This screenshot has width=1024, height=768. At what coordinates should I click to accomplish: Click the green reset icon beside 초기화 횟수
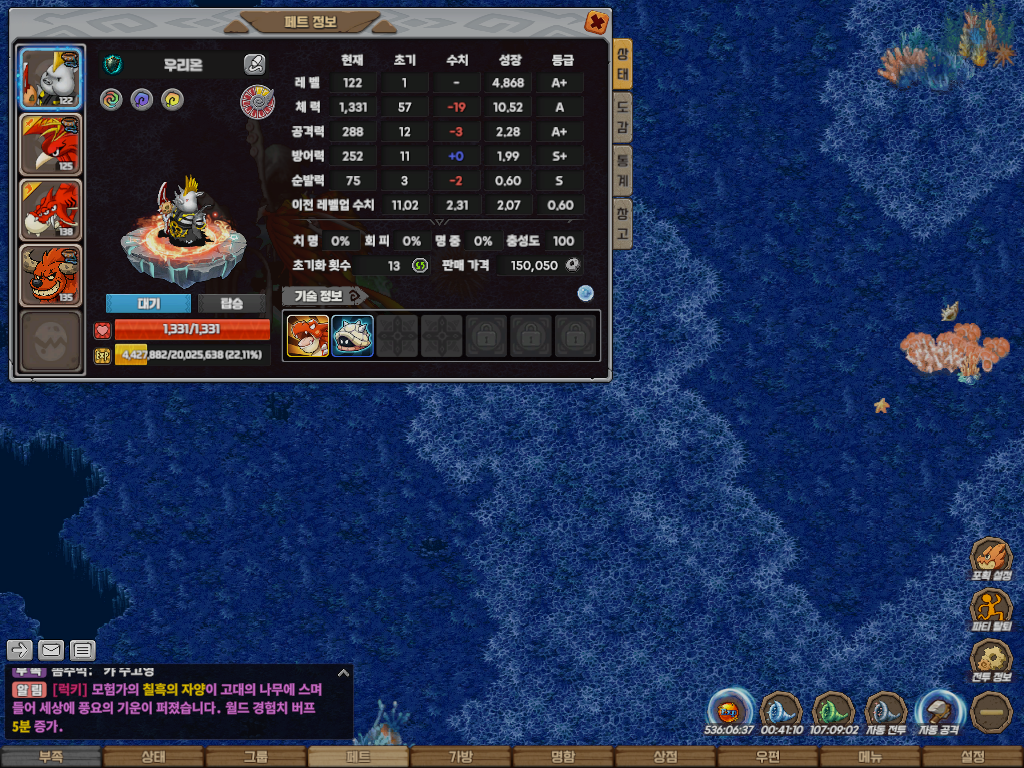(420, 265)
